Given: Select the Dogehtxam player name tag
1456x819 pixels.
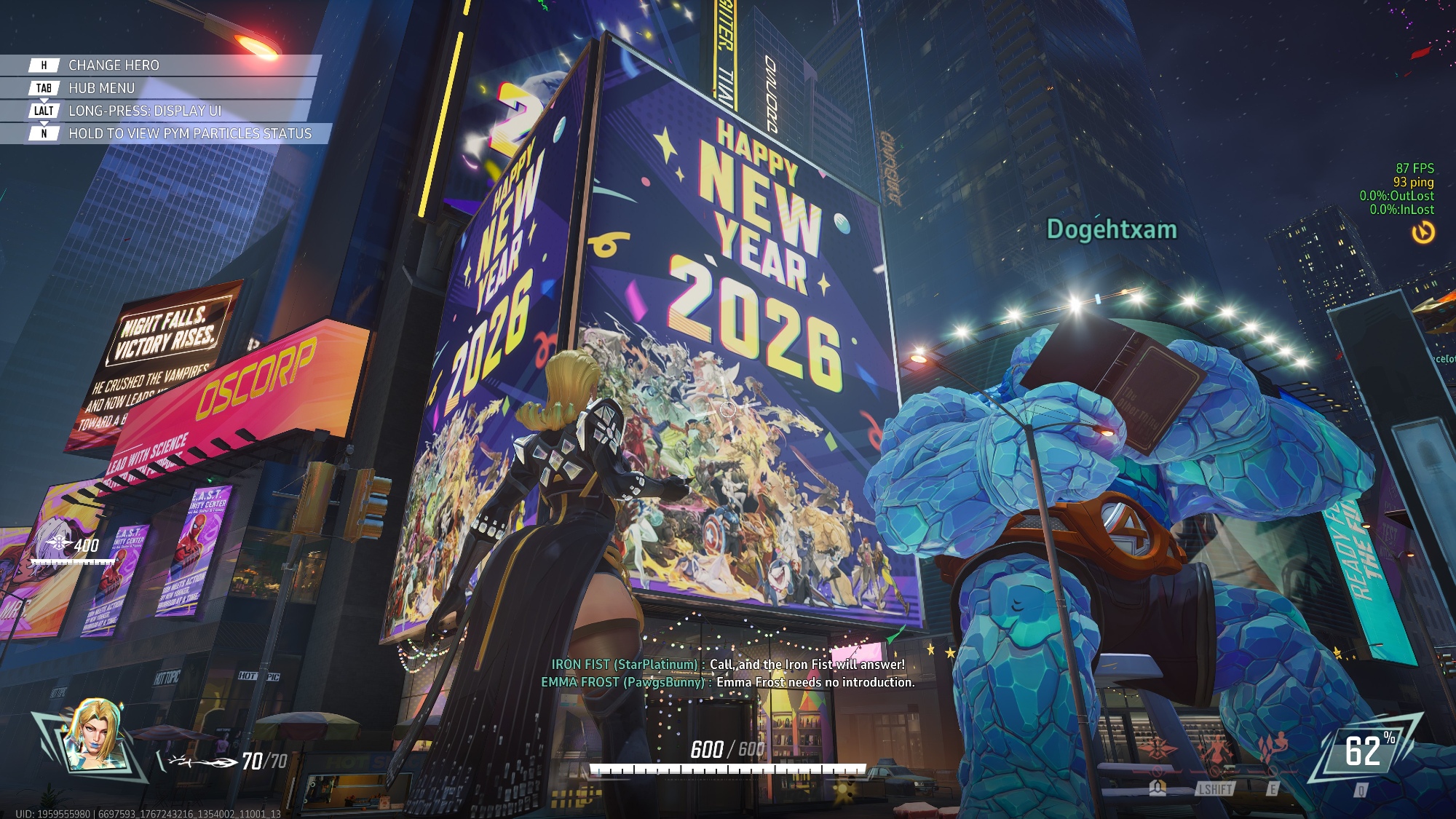Looking at the screenshot, I should coord(1111,230).
